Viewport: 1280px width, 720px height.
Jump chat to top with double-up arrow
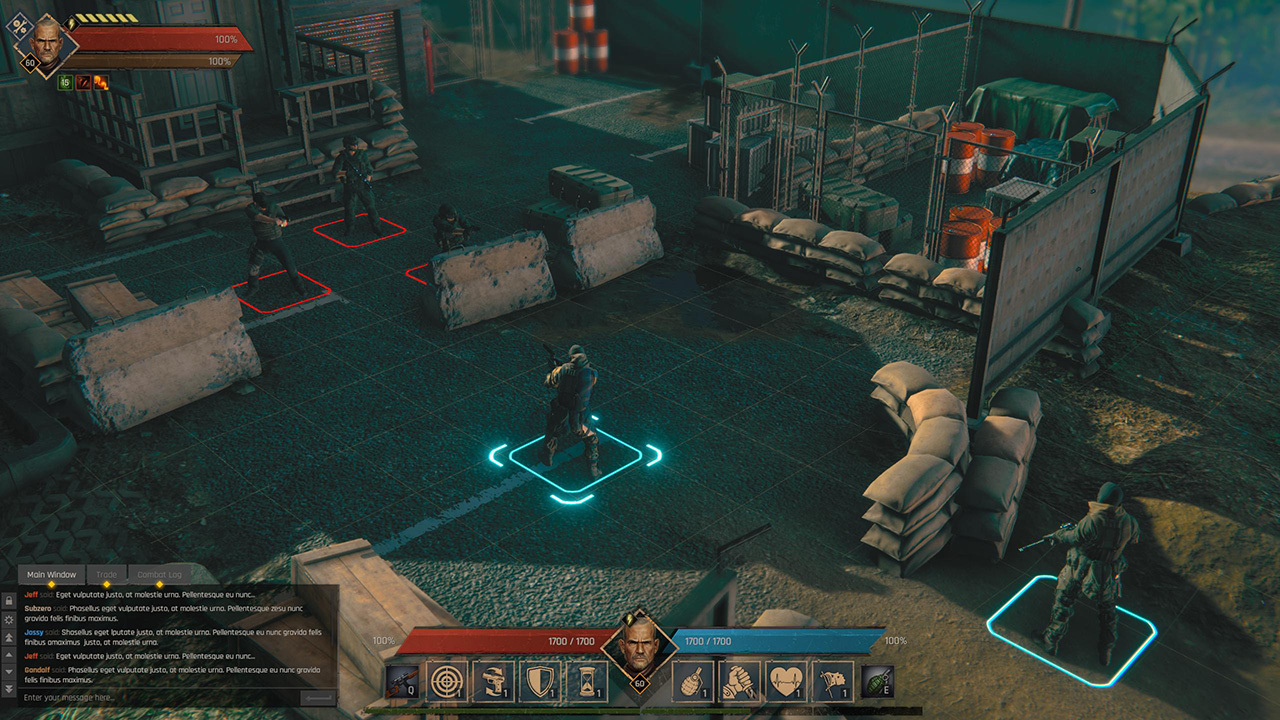(x=9, y=638)
